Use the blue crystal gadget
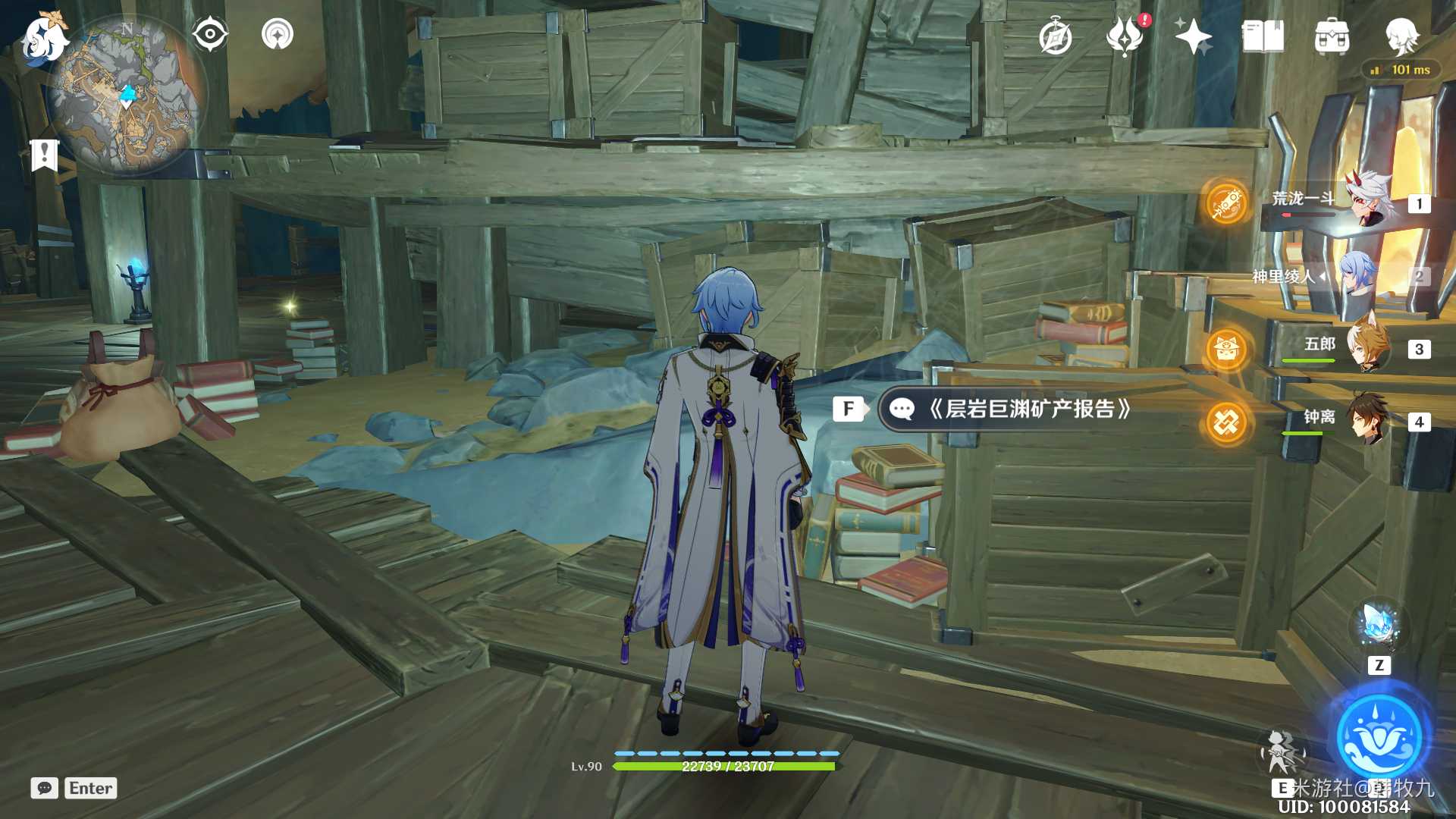Screen dimensions: 1456x819 coord(1378,625)
